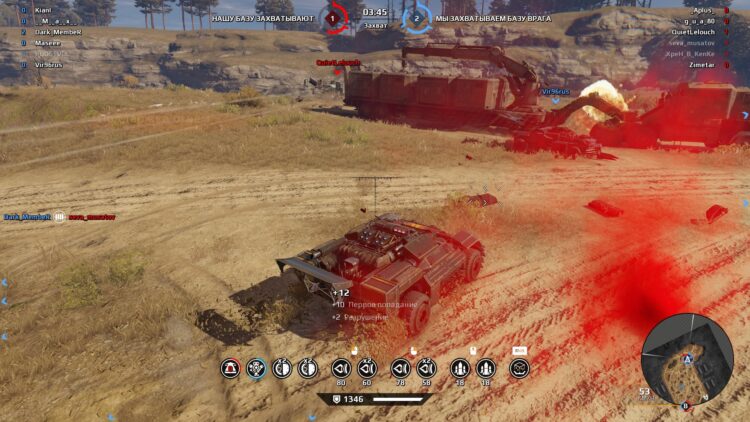750x422 pixels.
Task: Activate the rightmost cube-shaped module icon
Action: click(519, 368)
